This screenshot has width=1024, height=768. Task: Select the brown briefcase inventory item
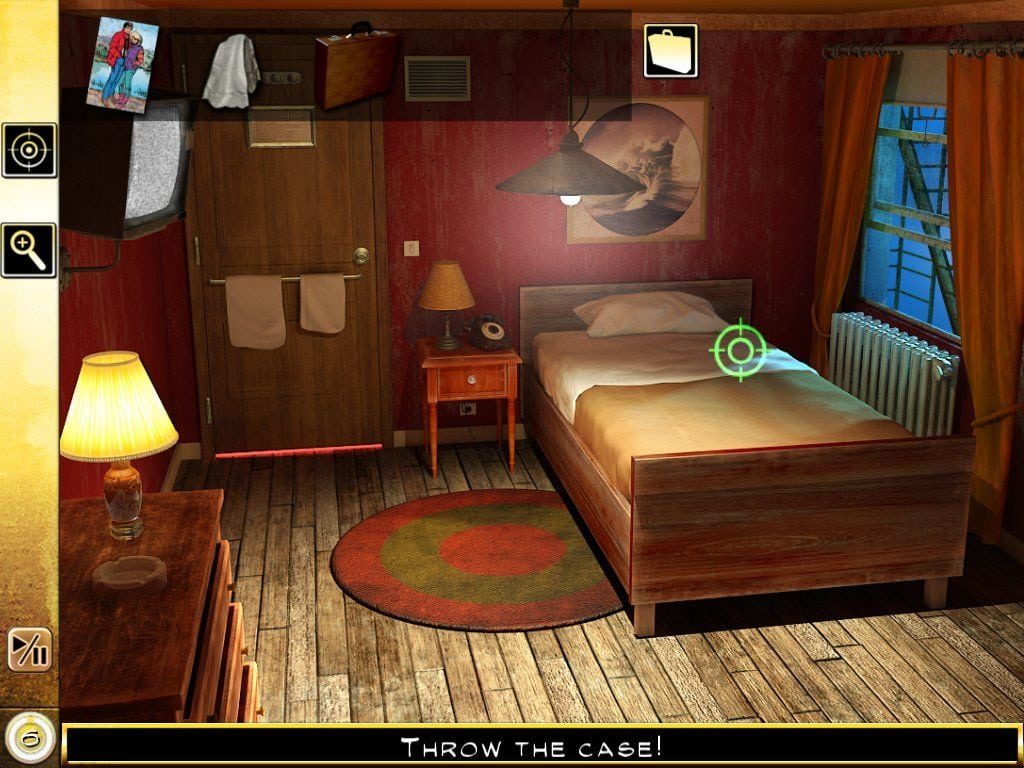tap(357, 68)
